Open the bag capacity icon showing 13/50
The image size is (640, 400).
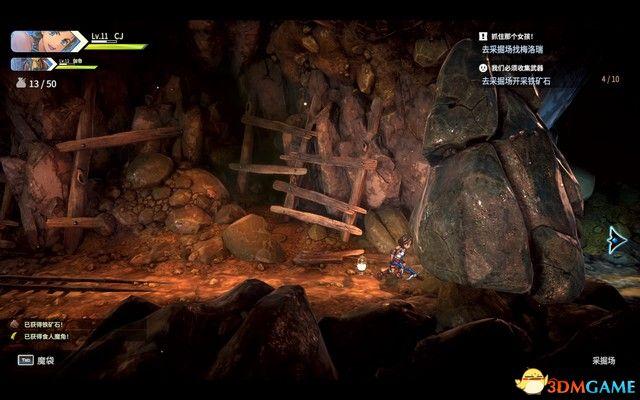(x=21, y=84)
